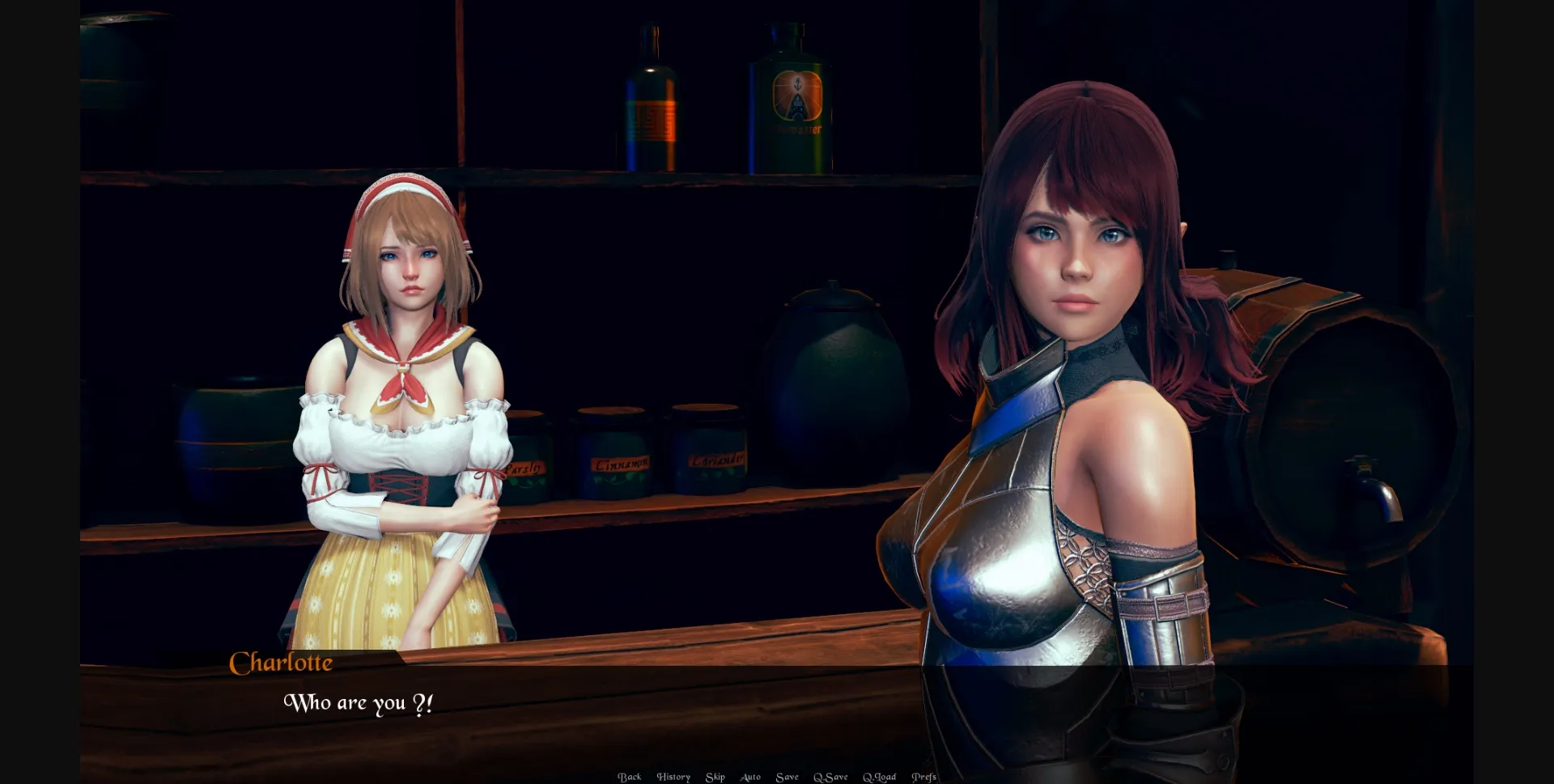This screenshot has height=784, width=1554.
Task: Open the dialogue History log
Action: pyautogui.click(x=673, y=777)
